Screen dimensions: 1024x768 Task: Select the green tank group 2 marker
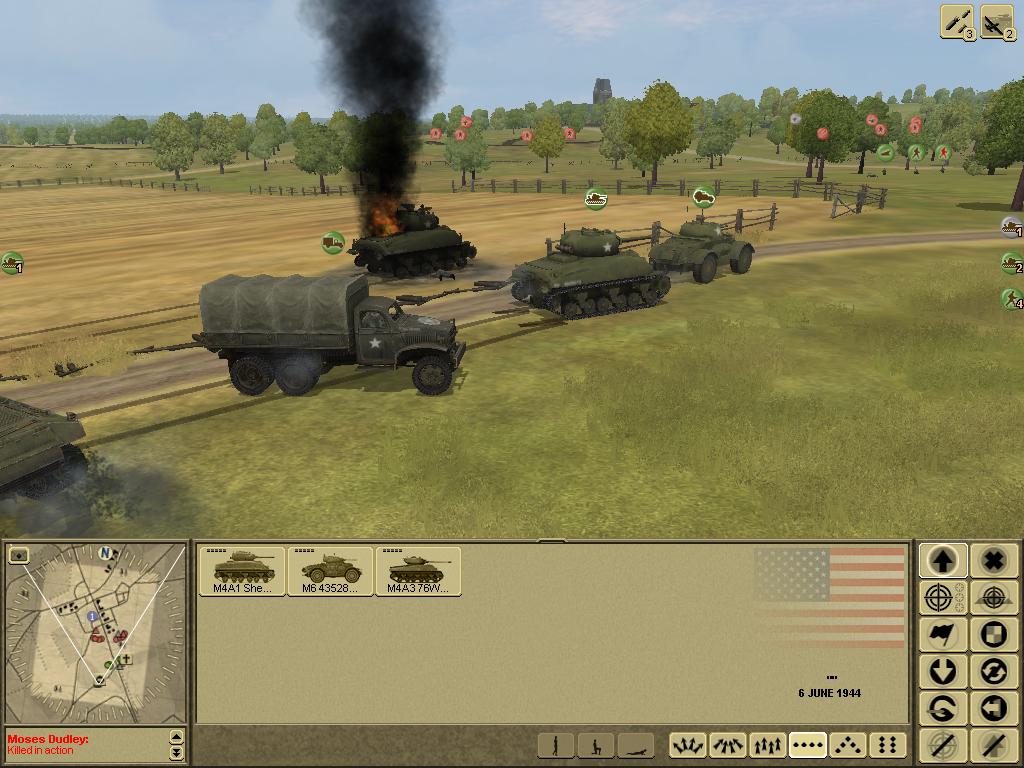click(x=1012, y=264)
